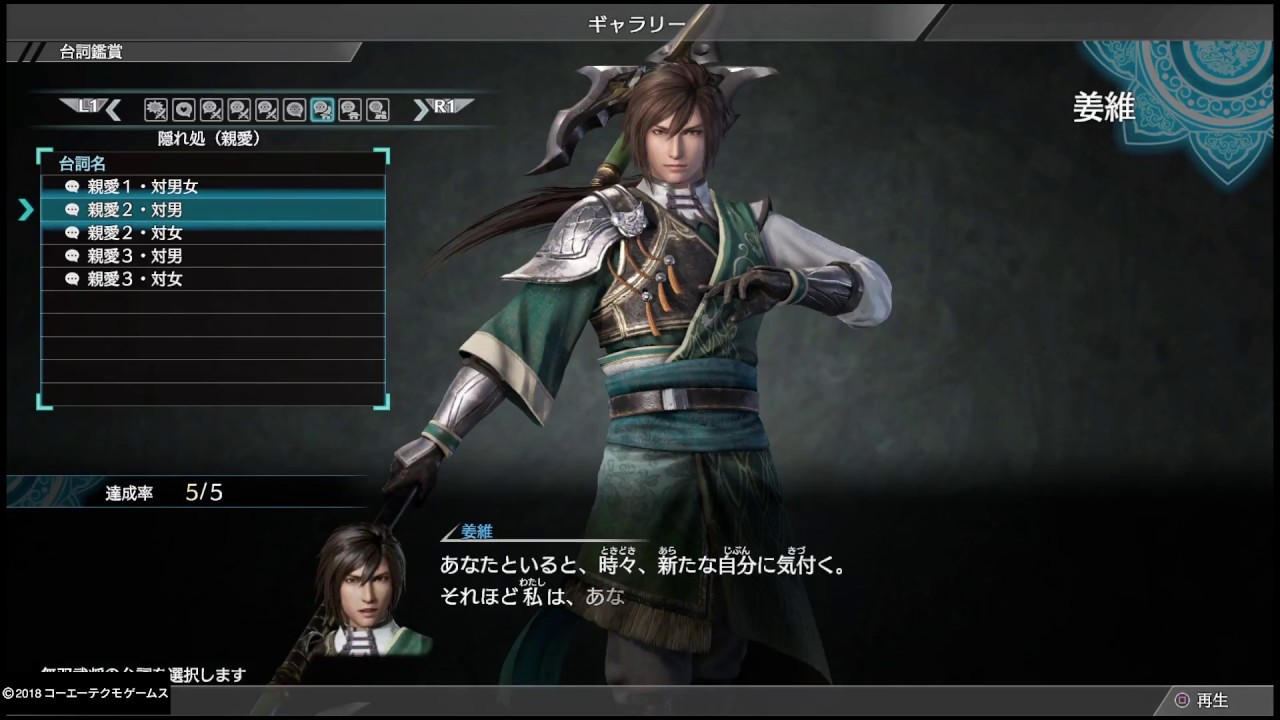Viewport: 1280px width, 720px height.
Task: Select the first crossed-swords dialogue category icon
Action: pos(211,110)
